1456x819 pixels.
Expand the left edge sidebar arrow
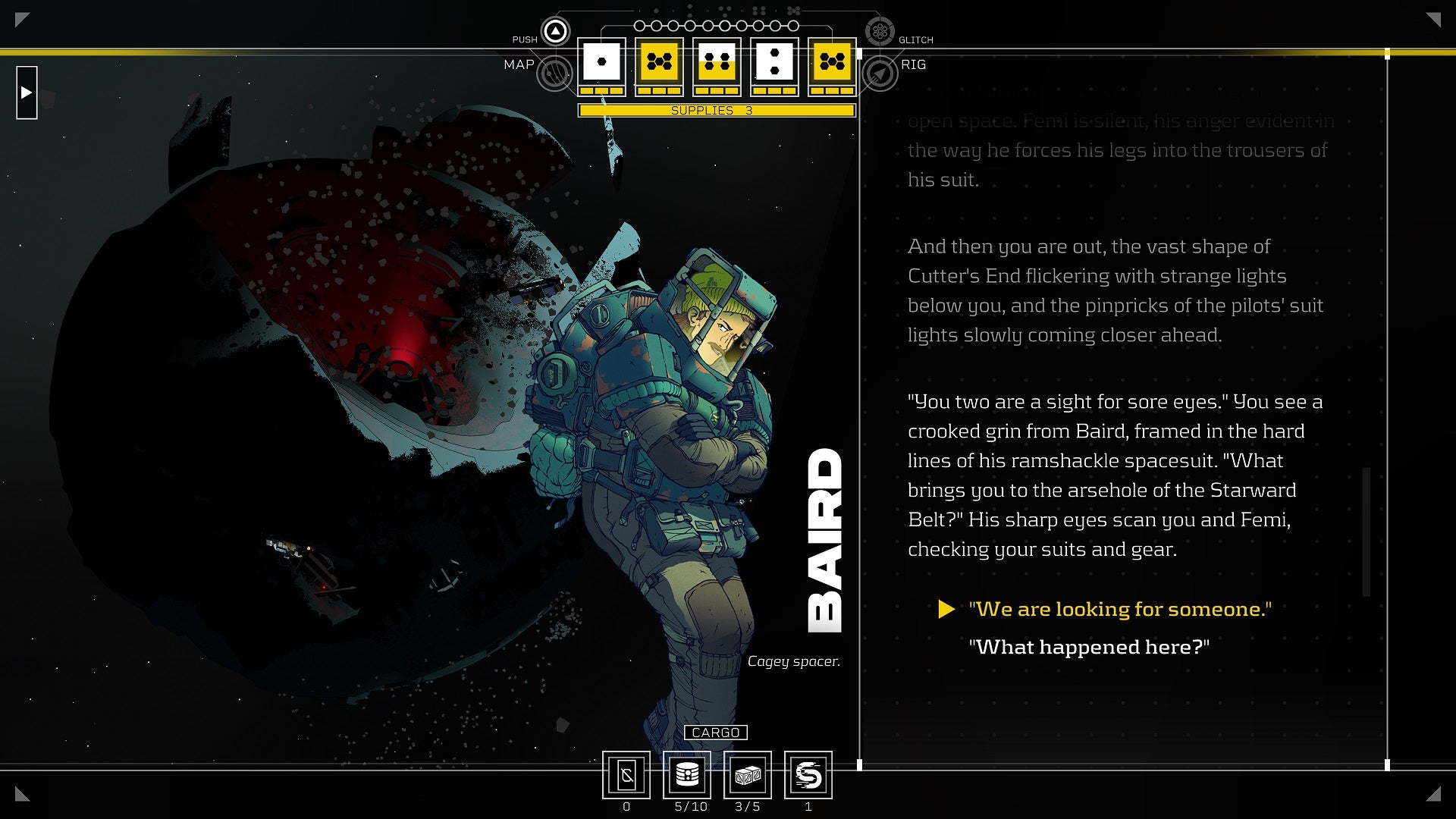tap(27, 93)
